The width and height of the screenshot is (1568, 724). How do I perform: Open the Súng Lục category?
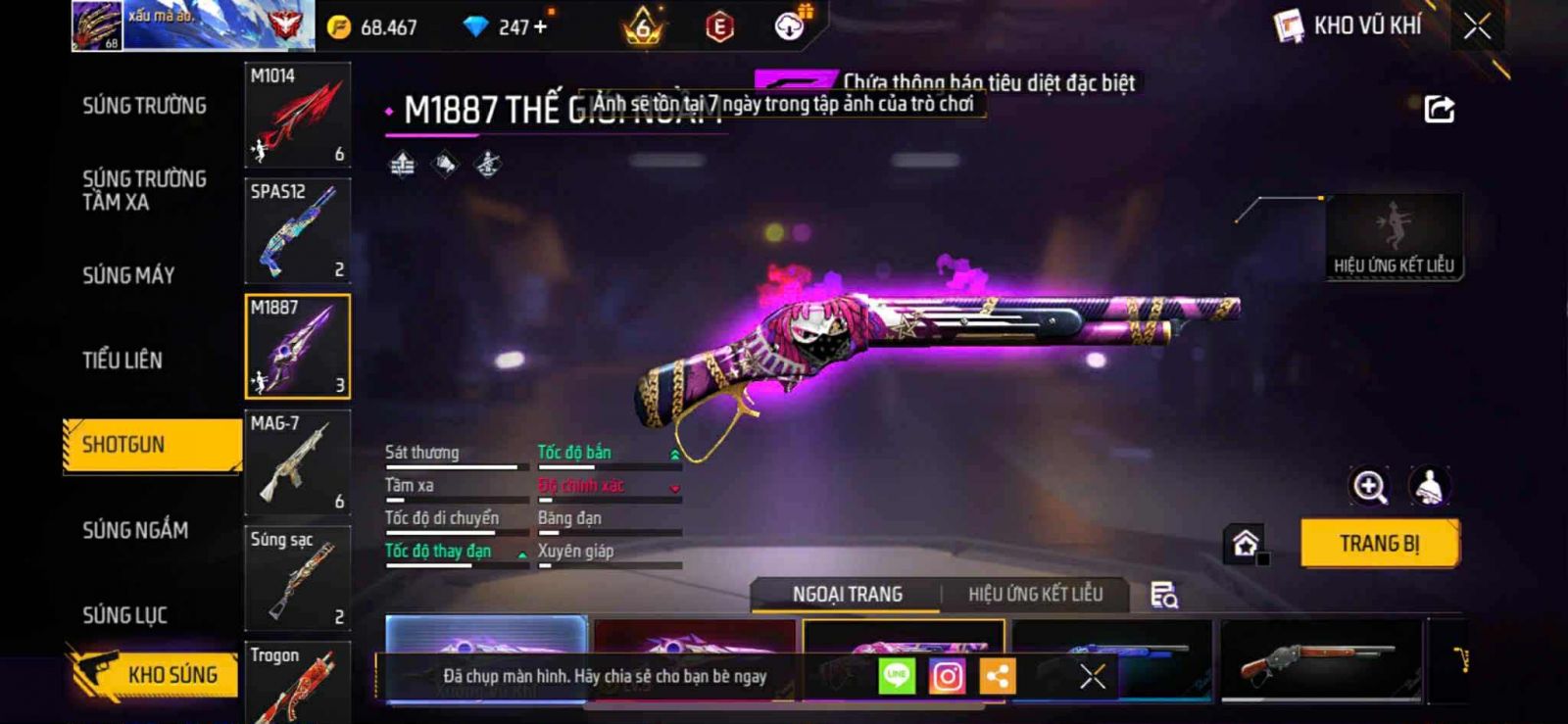click(x=124, y=615)
